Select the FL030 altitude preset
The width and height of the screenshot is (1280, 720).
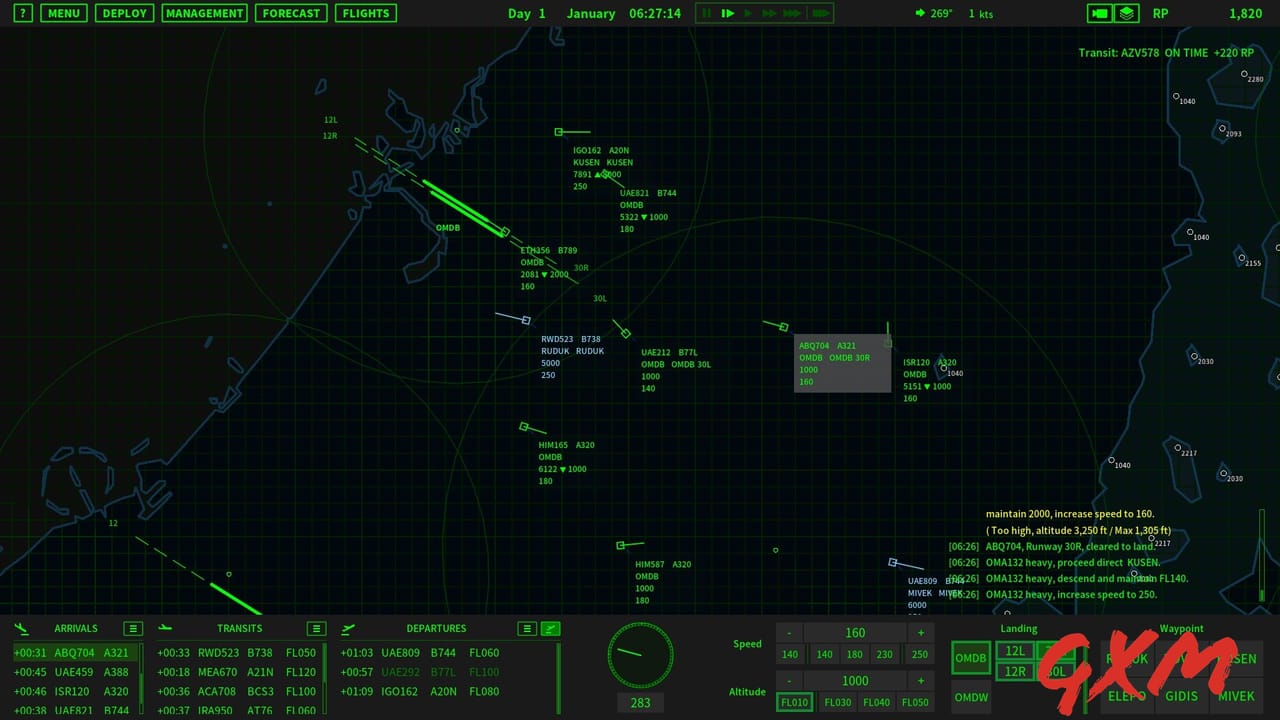tap(837, 702)
